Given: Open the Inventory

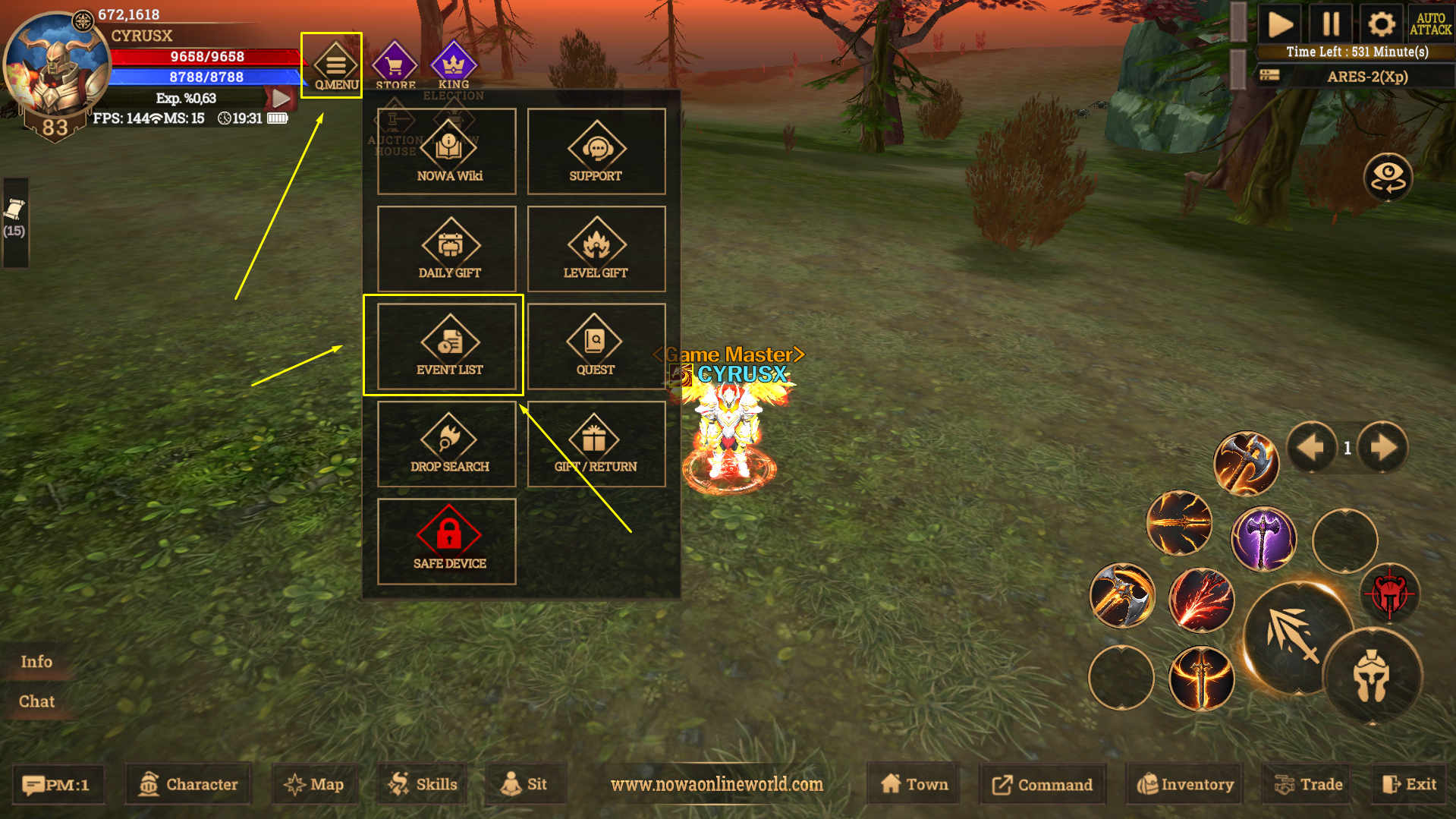Looking at the screenshot, I should 1185,784.
